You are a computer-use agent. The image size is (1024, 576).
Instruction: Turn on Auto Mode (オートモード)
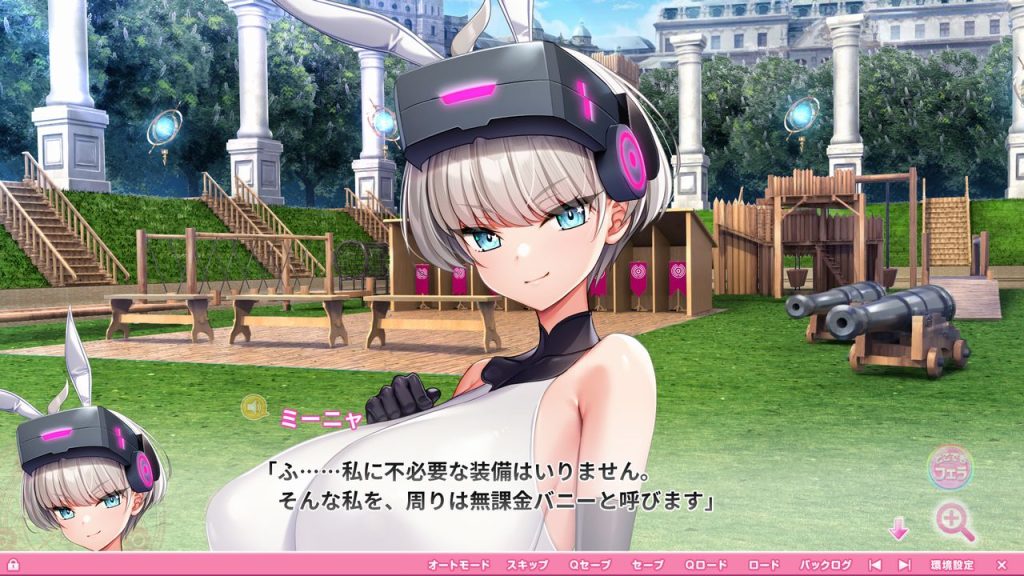click(x=457, y=565)
